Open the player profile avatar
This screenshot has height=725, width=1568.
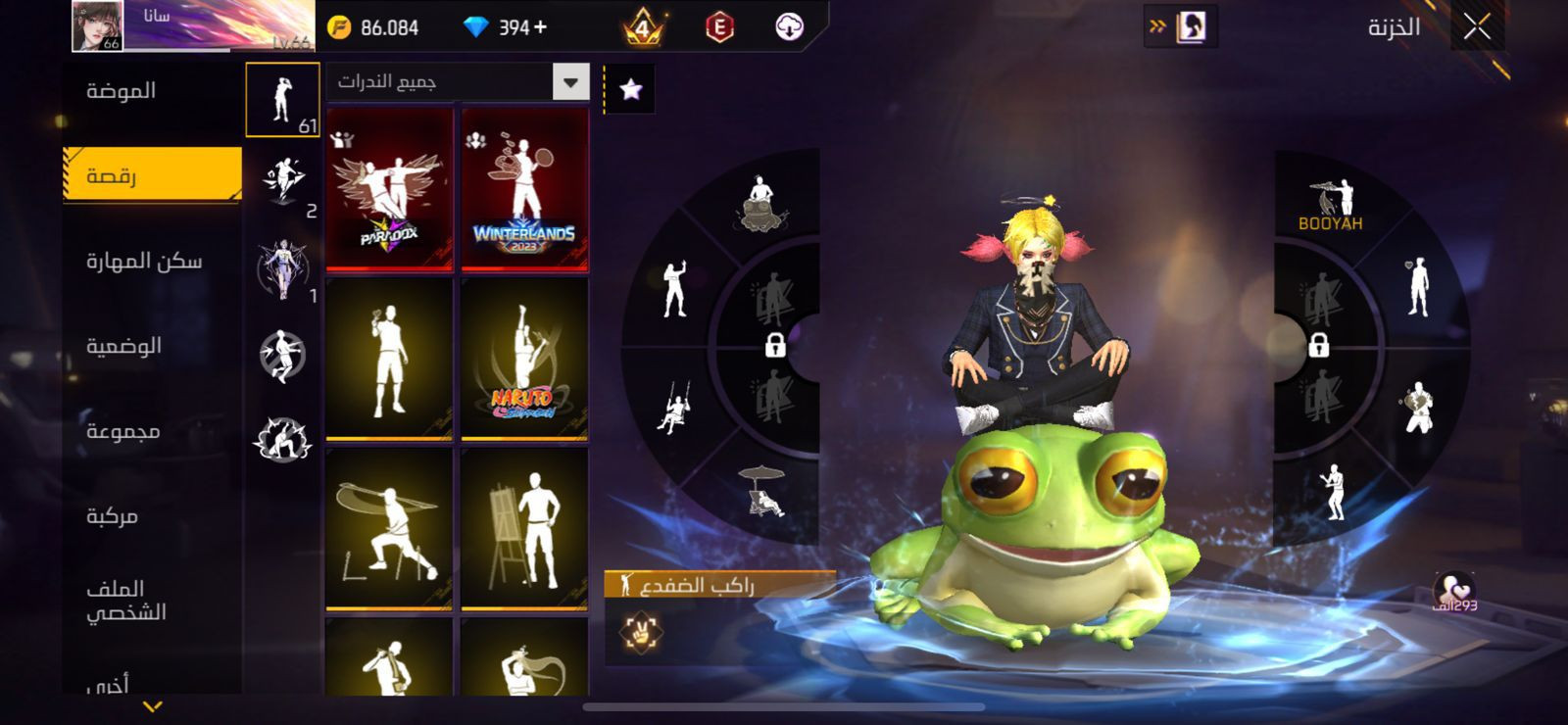click(x=97, y=26)
